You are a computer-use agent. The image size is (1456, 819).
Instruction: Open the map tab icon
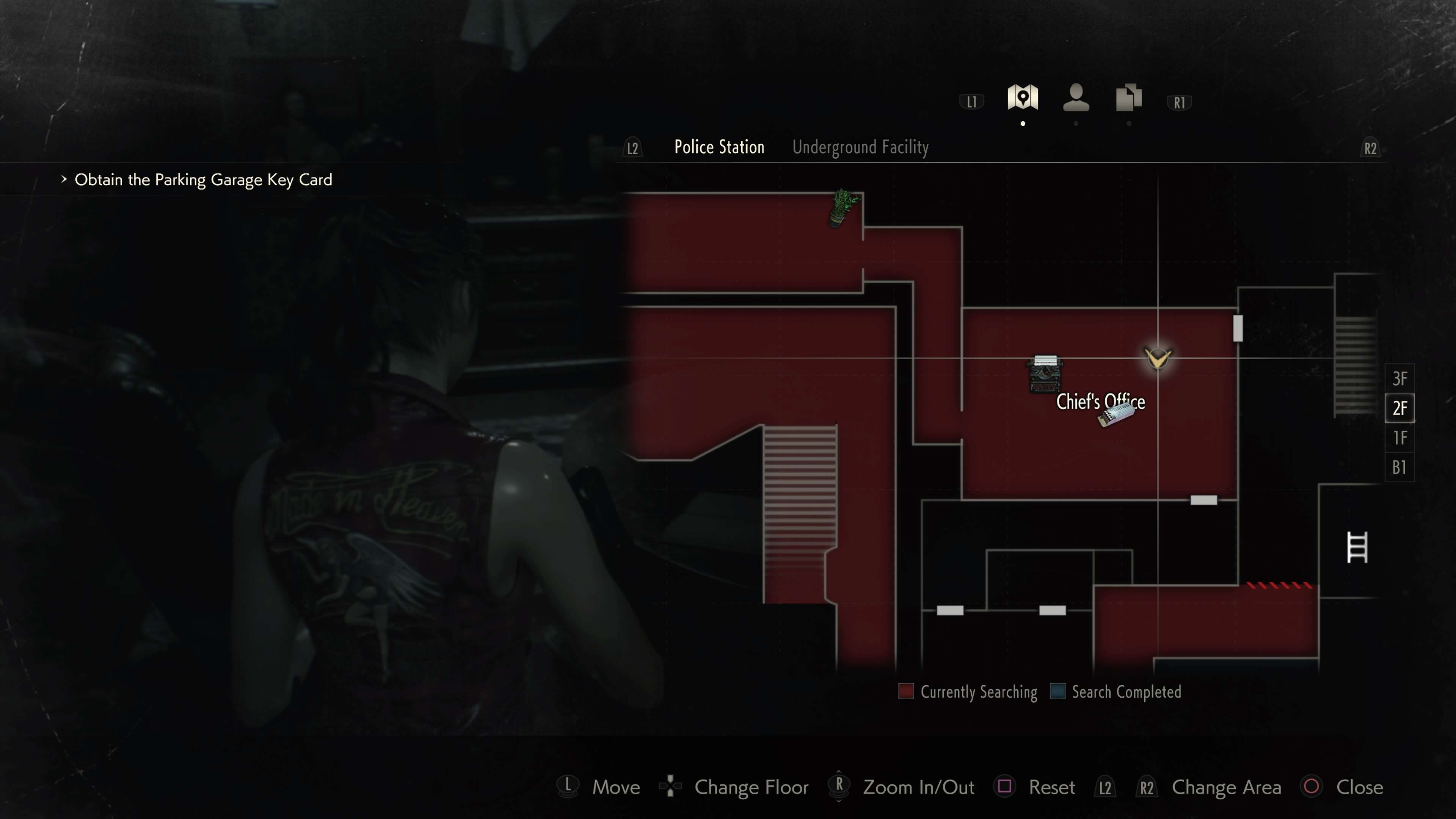tap(1023, 97)
